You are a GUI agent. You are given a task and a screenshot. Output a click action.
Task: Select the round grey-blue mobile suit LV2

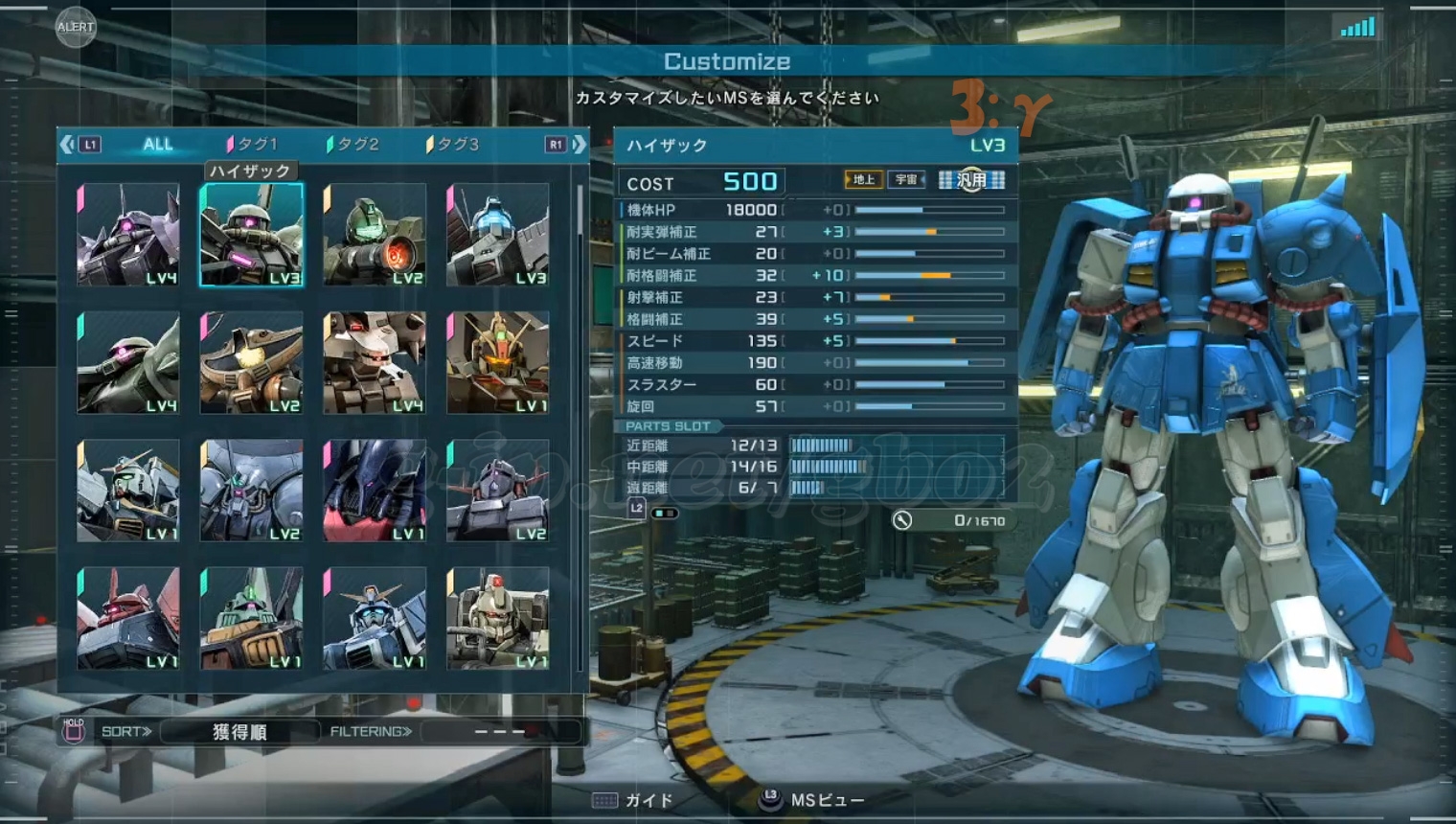coord(252,491)
